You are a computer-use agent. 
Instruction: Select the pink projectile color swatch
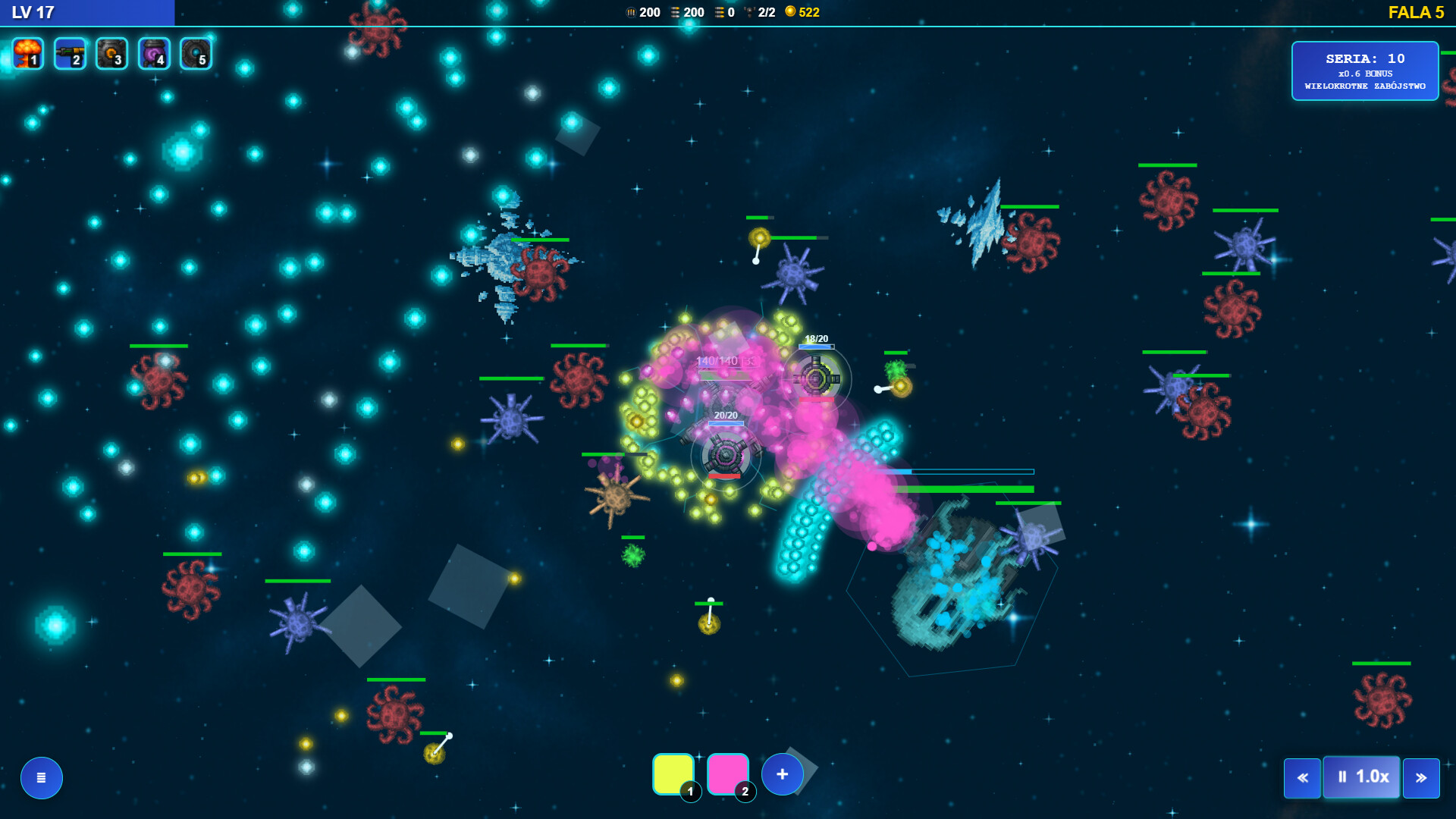coord(726,774)
